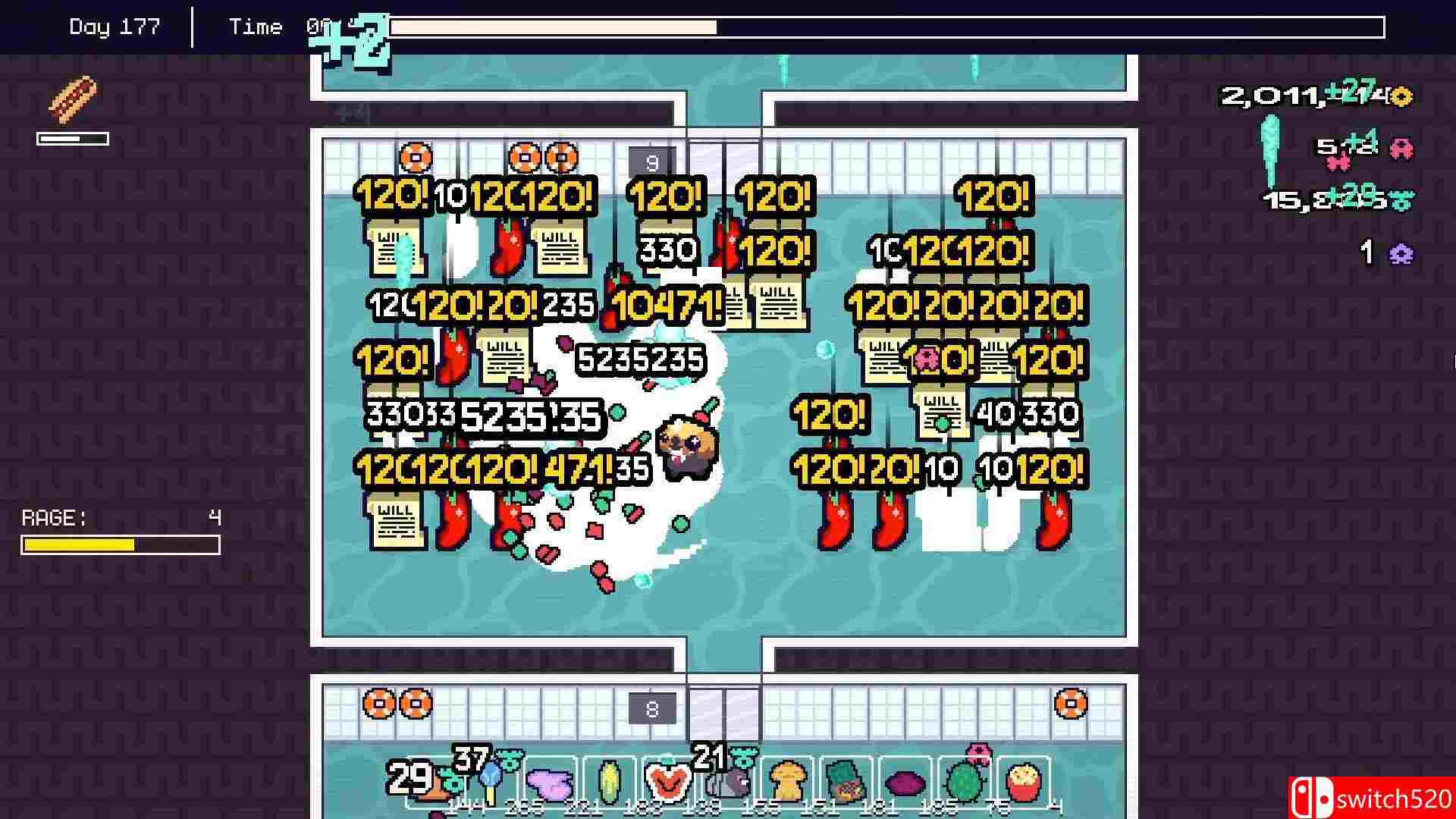
Task: Click the gold coin currency icon
Action: click(x=1401, y=97)
